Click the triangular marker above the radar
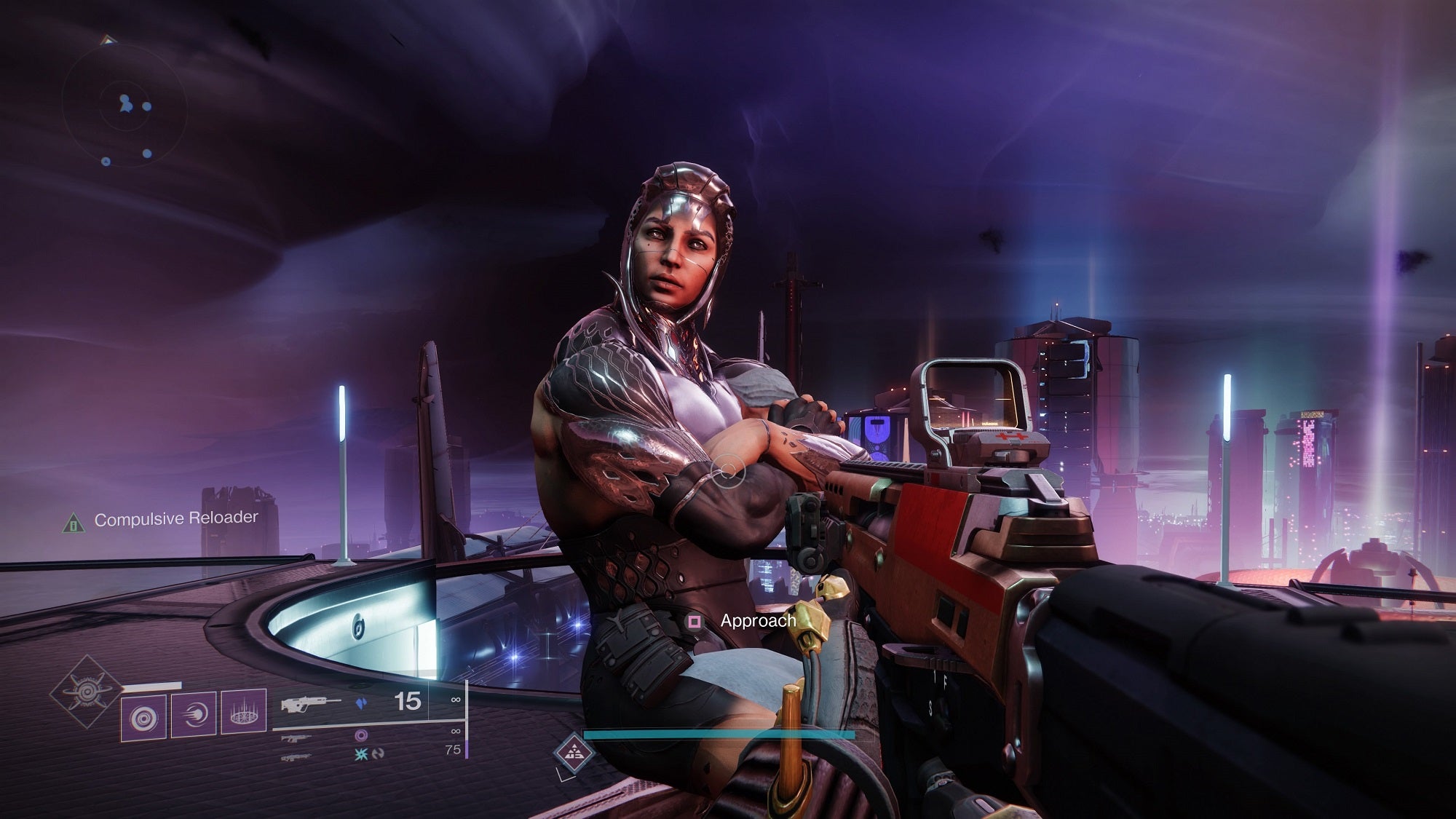1456x819 pixels. click(x=108, y=40)
